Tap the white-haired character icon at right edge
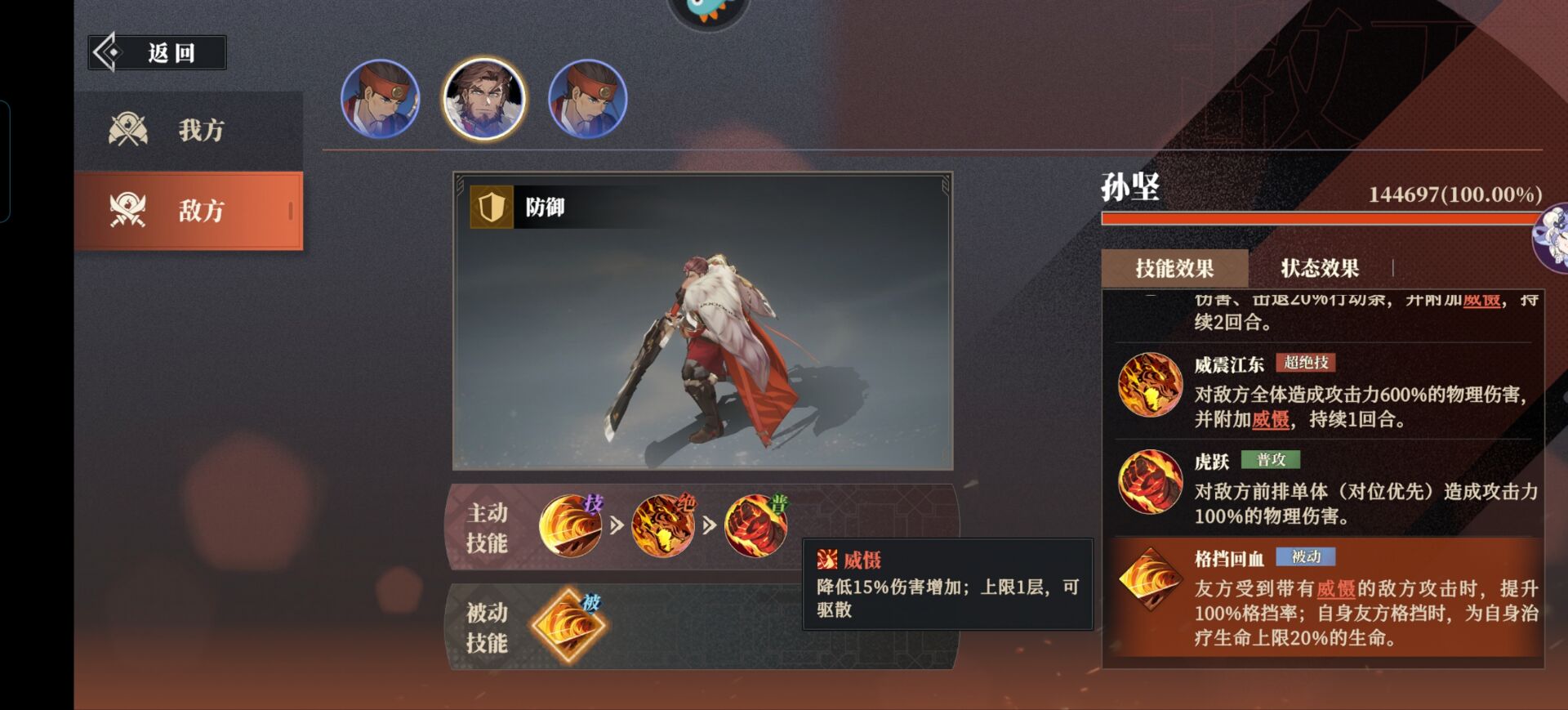The width and height of the screenshot is (1568, 710). (x=1552, y=238)
